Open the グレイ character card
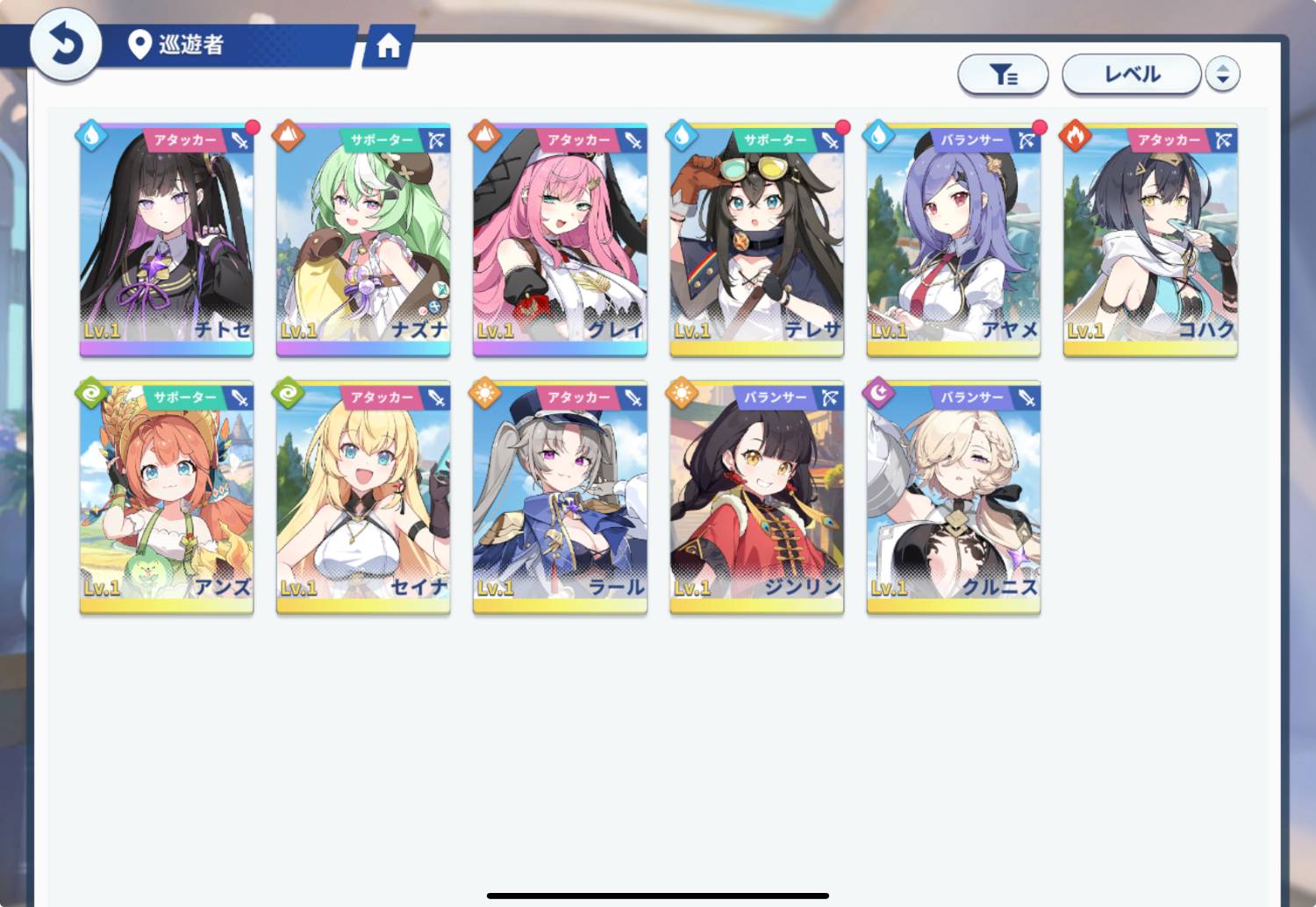The image size is (1316, 907). click(x=560, y=239)
